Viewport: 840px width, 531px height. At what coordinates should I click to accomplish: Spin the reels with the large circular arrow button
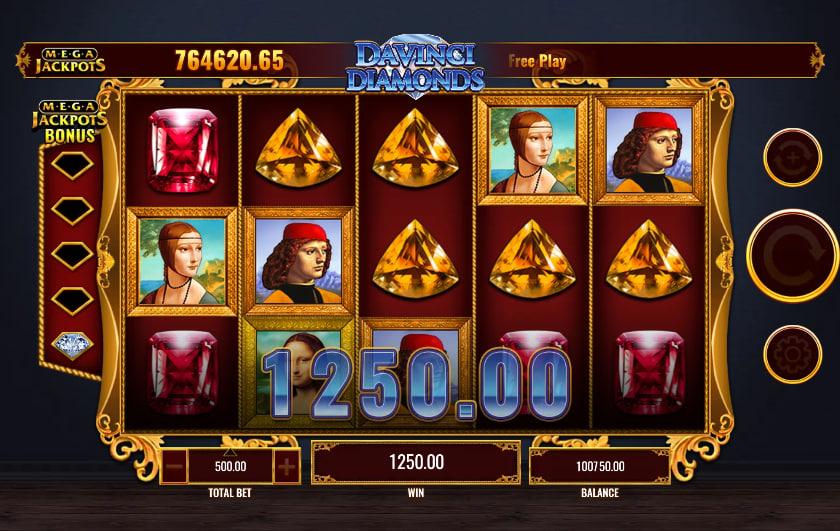tap(792, 256)
